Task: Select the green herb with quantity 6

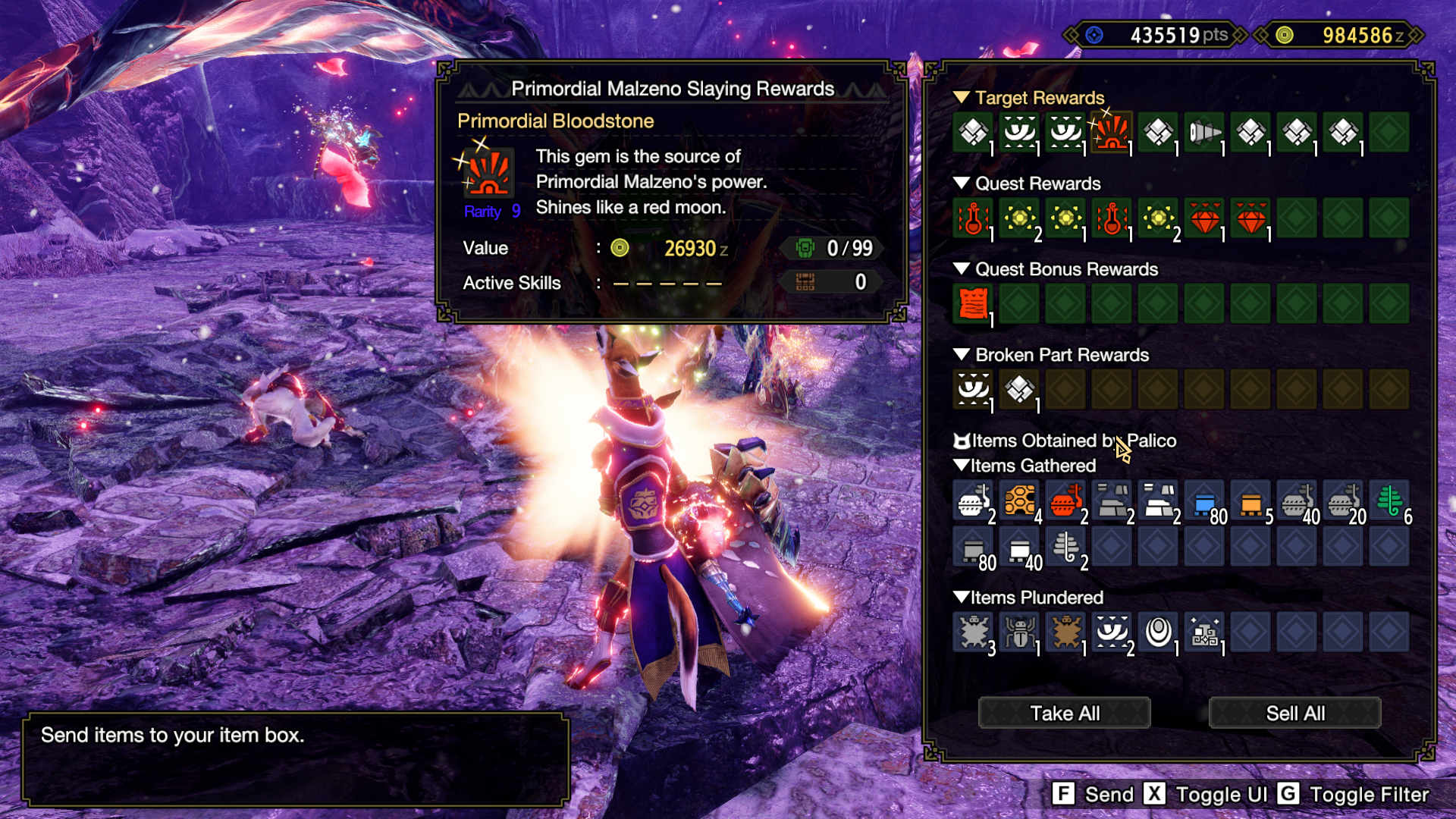Action: point(1389,500)
